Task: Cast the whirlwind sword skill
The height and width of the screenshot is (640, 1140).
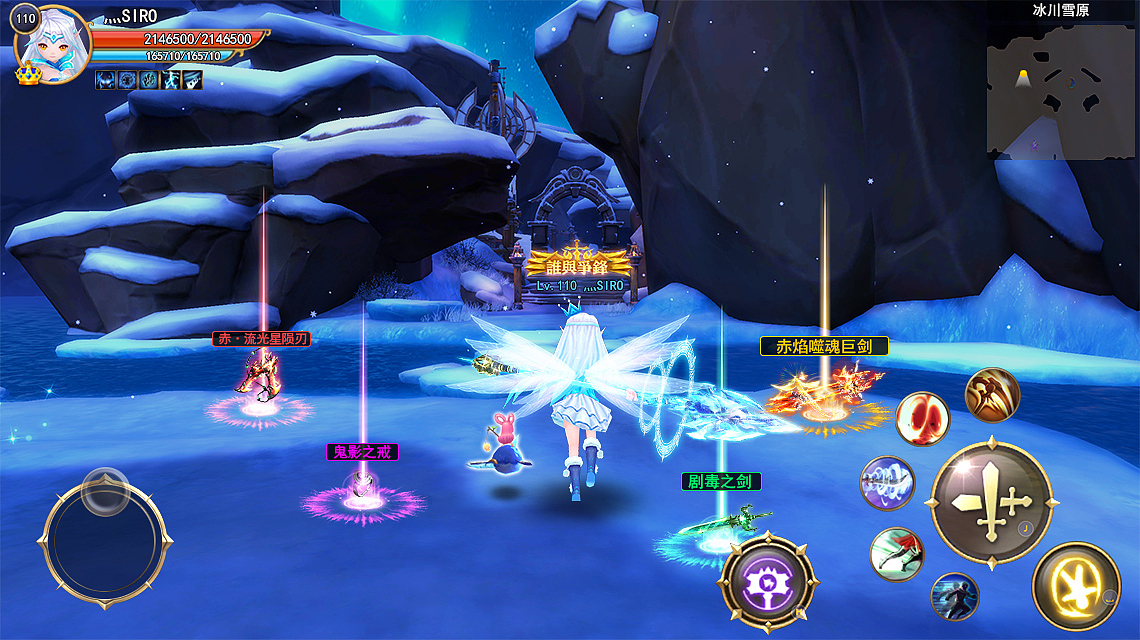Action: click(887, 483)
